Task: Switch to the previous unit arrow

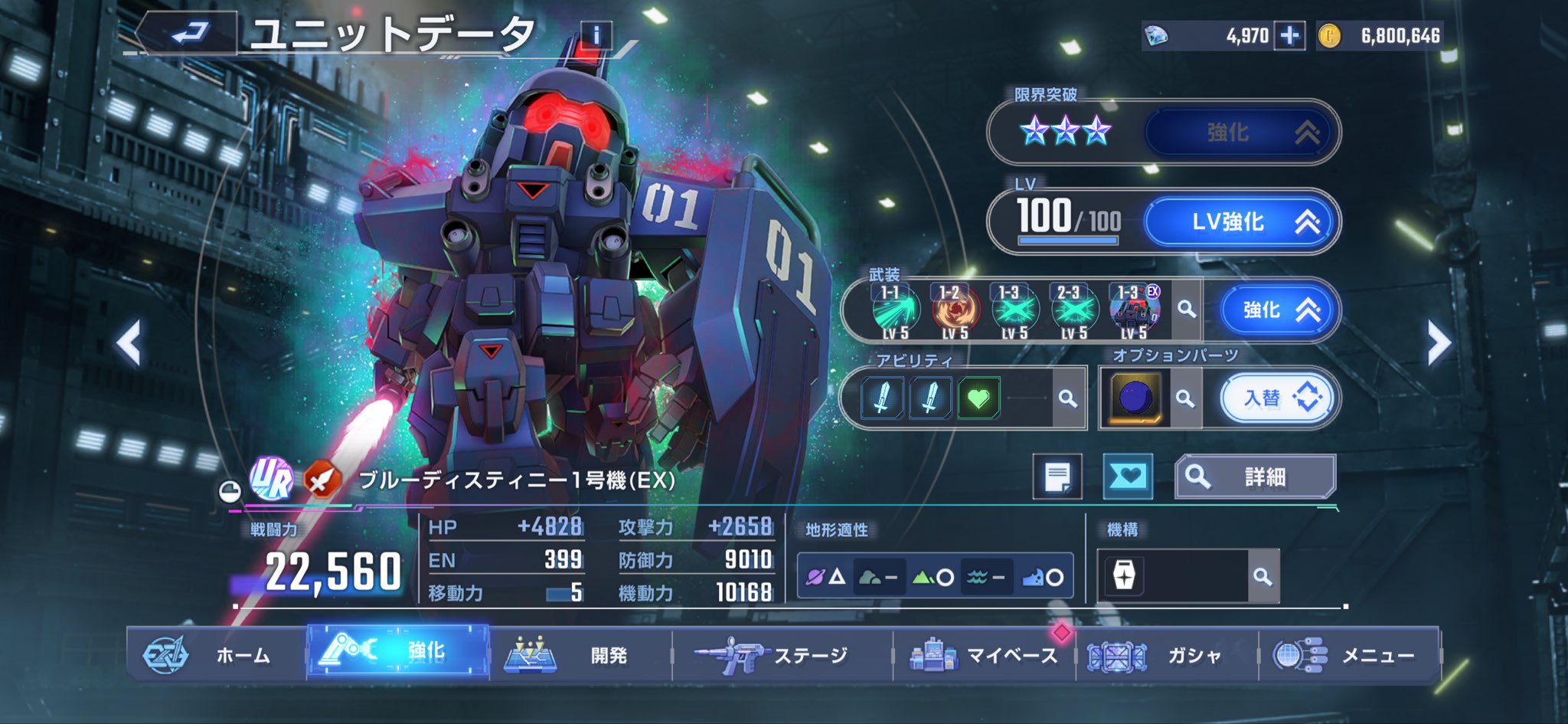Action: click(x=129, y=342)
